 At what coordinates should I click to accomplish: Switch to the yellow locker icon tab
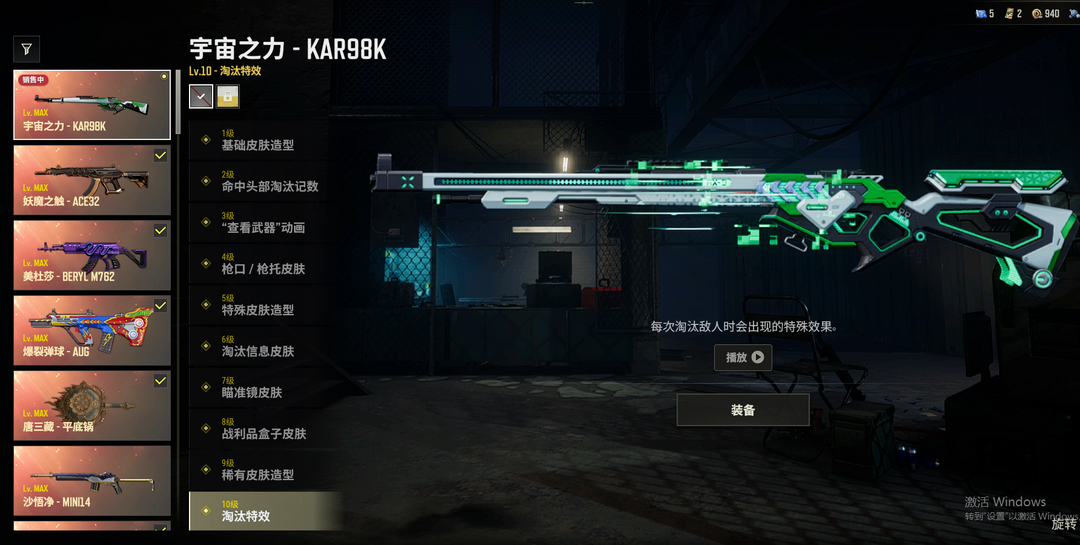(x=228, y=96)
